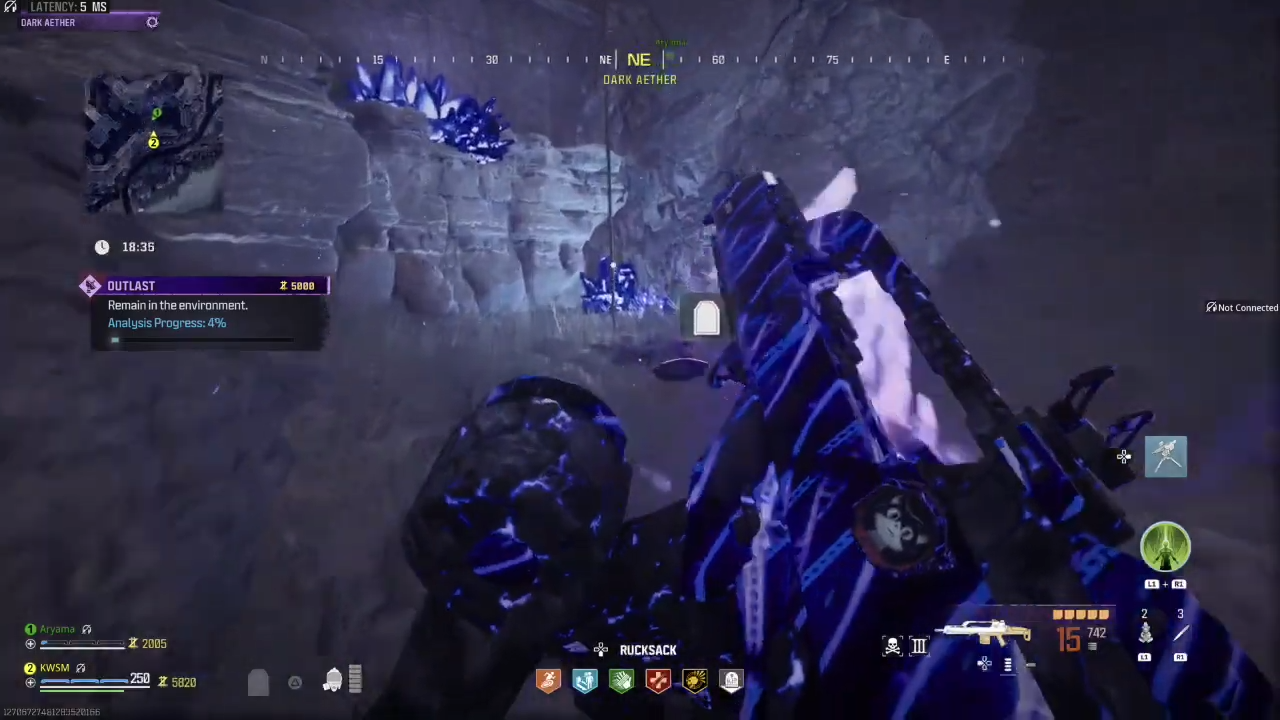This screenshot has width=1280, height=720.
Task: Select the green glove perk icon
Action: coord(621,681)
